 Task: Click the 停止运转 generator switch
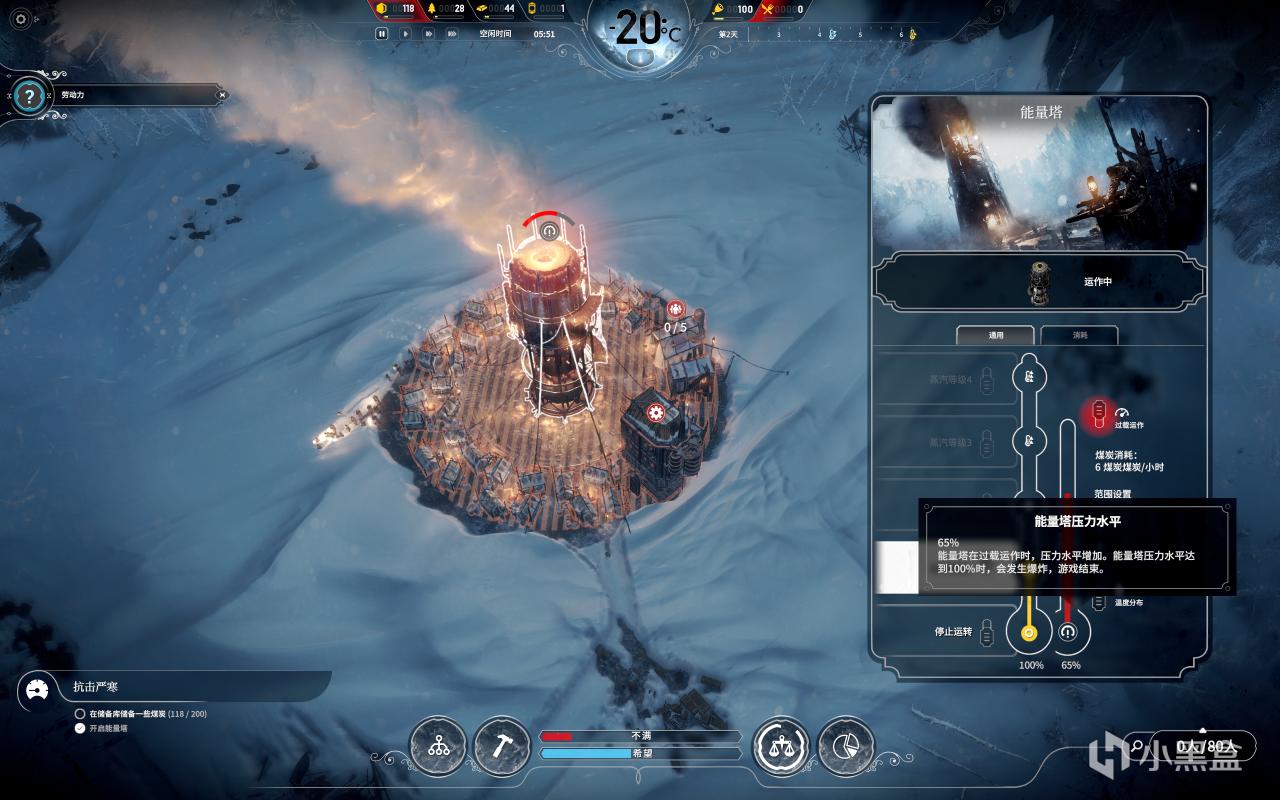(987, 632)
